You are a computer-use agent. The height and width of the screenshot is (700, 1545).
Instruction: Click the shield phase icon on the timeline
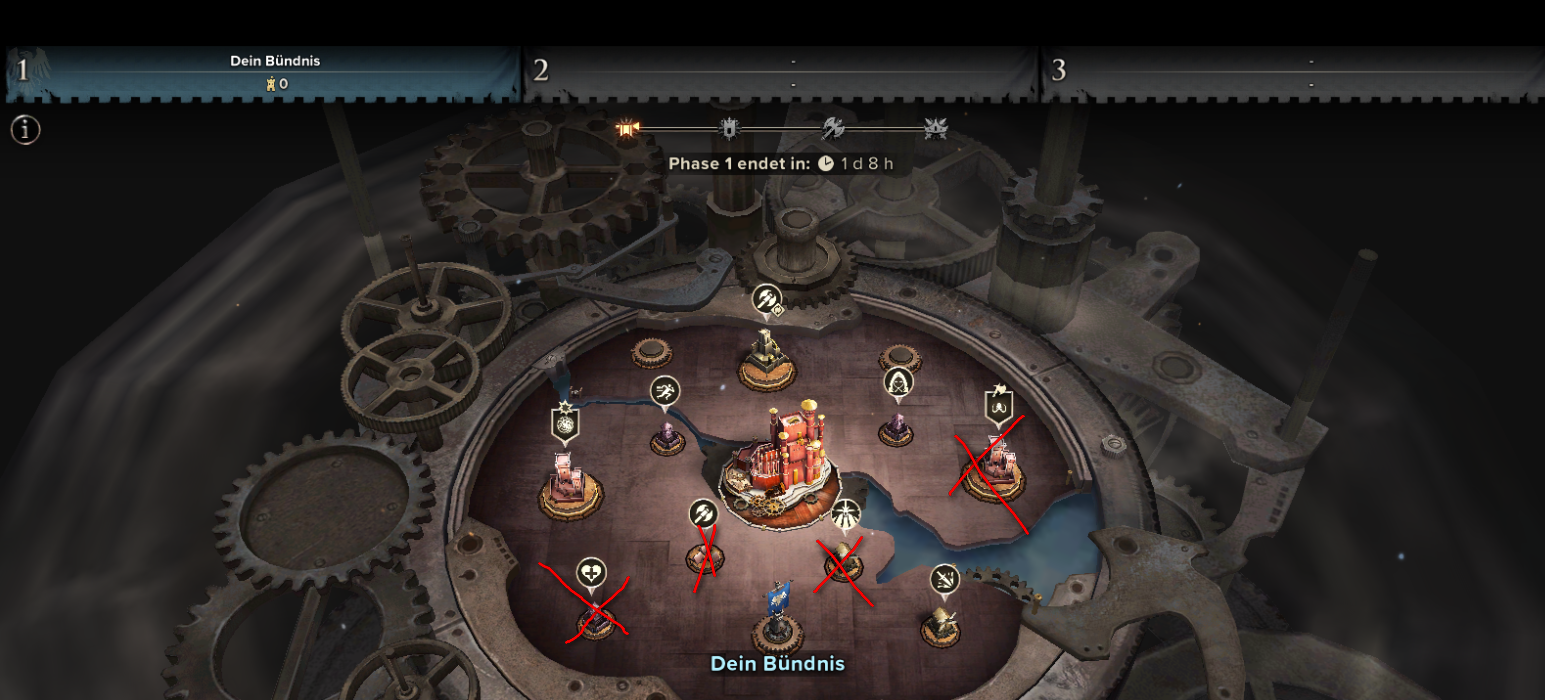tap(730, 128)
